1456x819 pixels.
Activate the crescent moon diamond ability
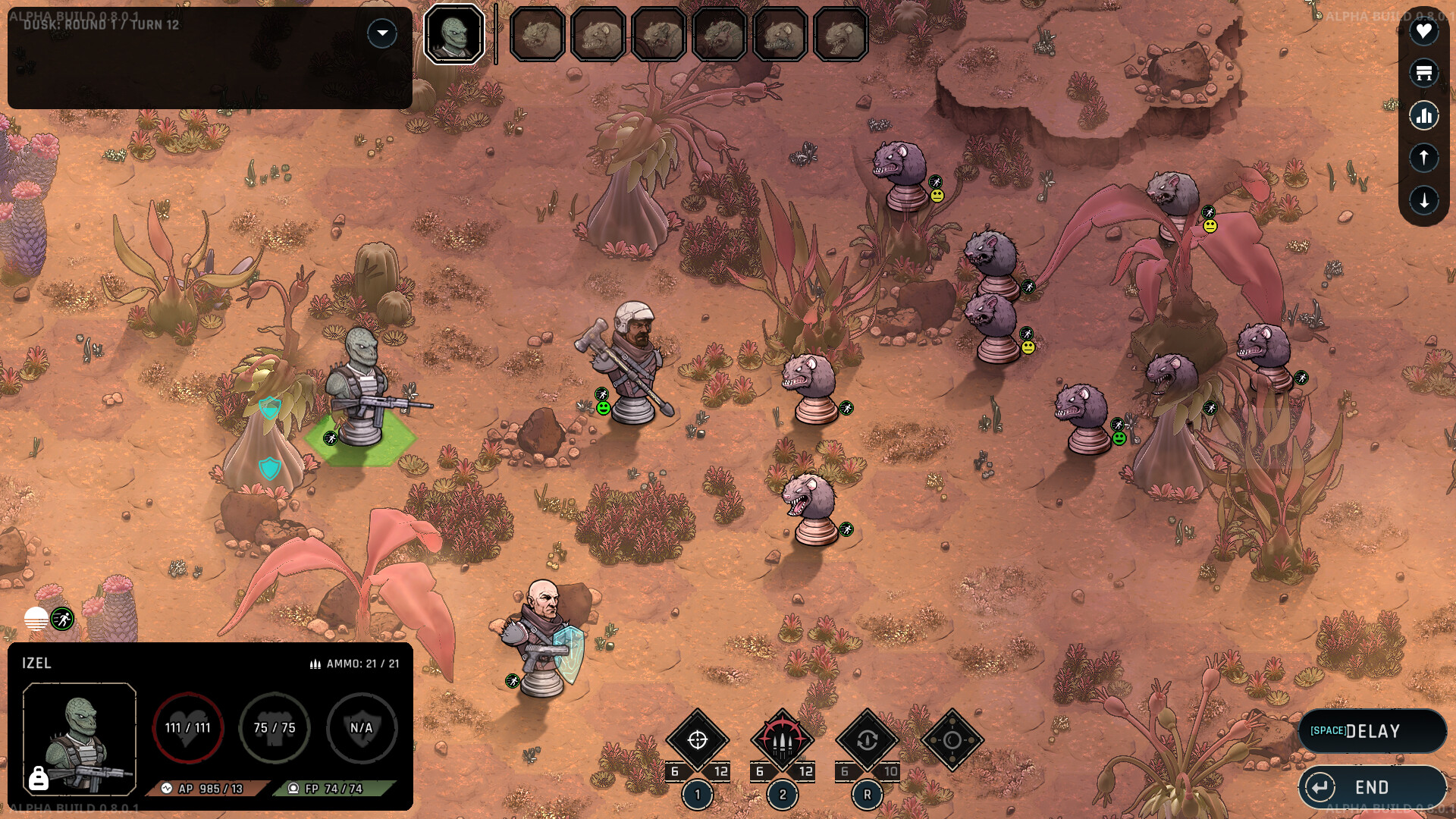952,740
